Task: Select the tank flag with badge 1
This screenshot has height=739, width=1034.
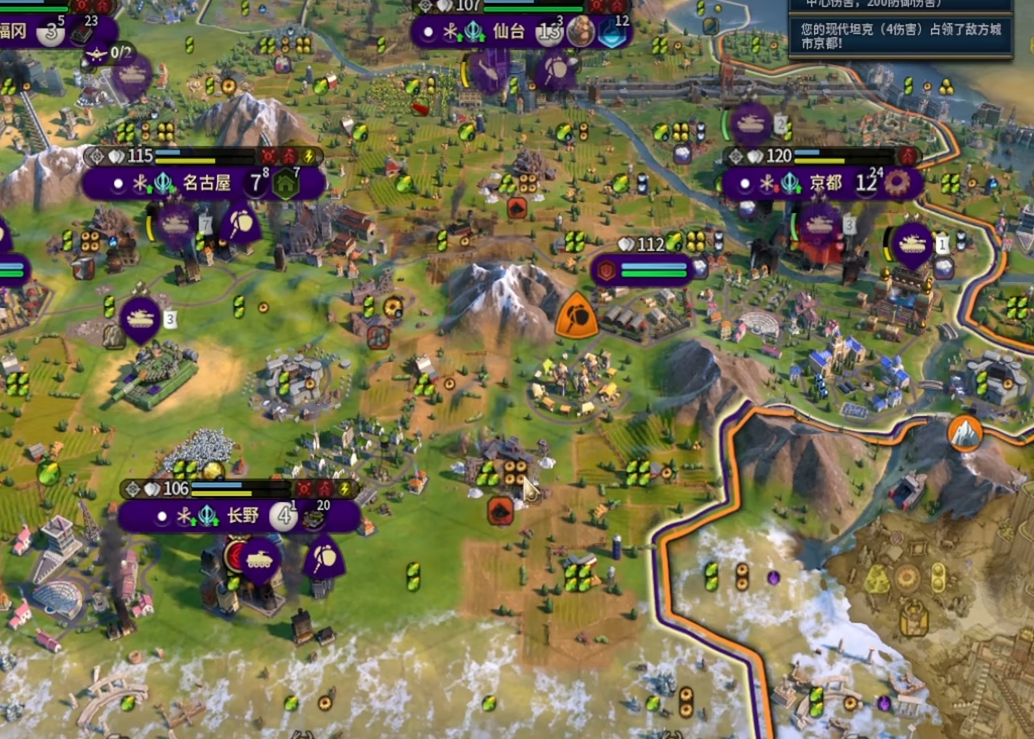Action: pyautogui.click(x=912, y=244)
